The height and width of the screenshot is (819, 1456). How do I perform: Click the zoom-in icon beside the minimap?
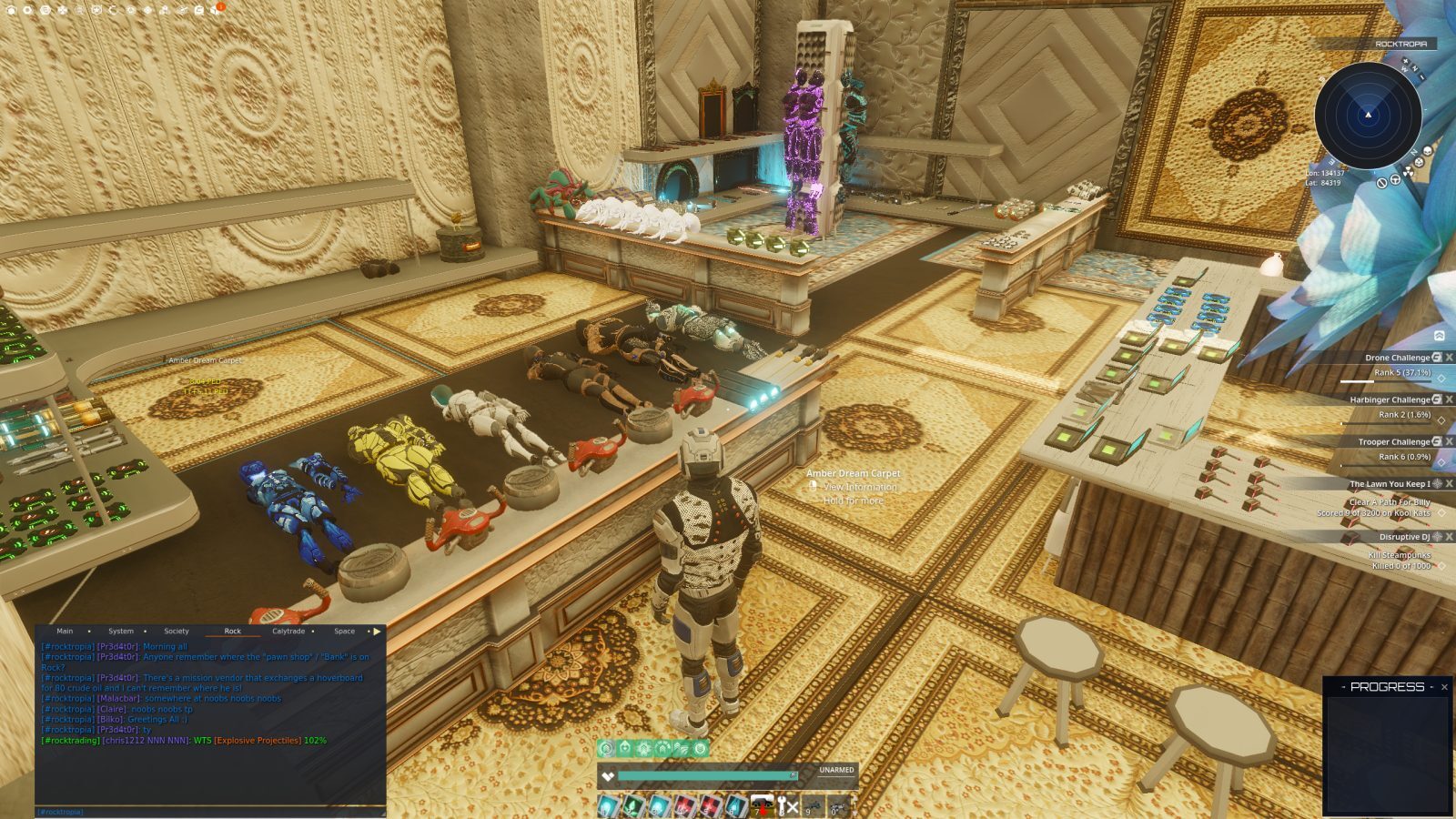point(1406,61)
